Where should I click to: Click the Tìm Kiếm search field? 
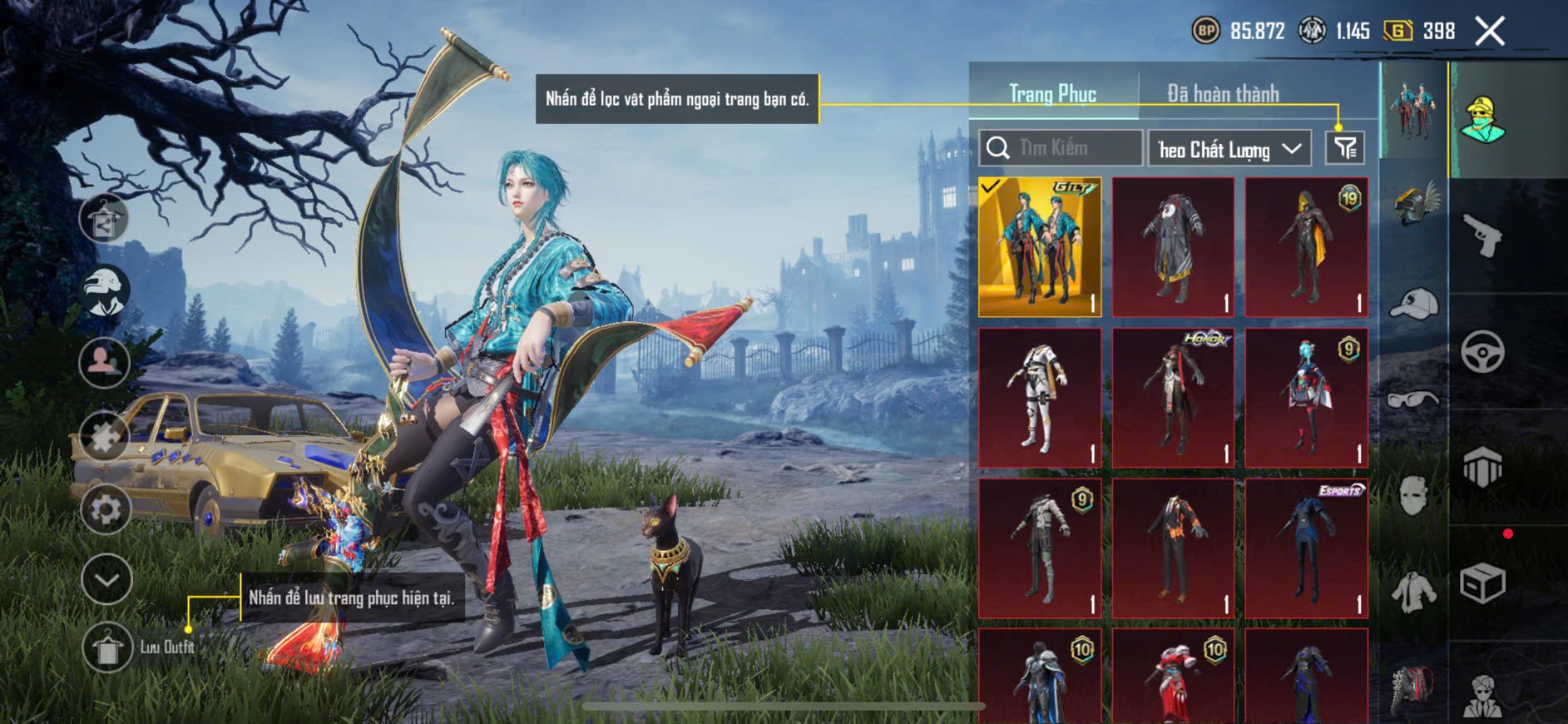pyautogui.click(x=1061, y=148)
